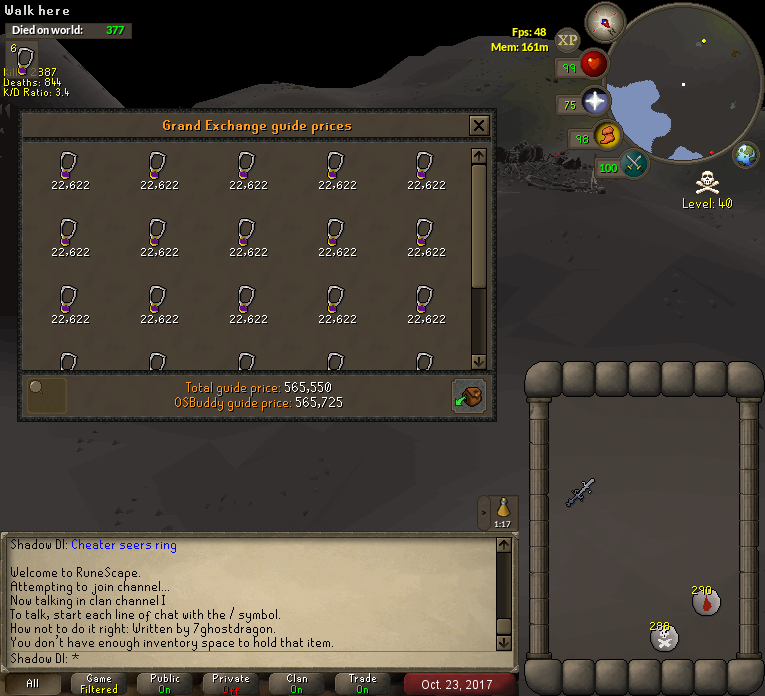The height and width of the screenshot is (696, 765).
Task: Activate quick prayers via prayer orb
Action: (595, 102)
